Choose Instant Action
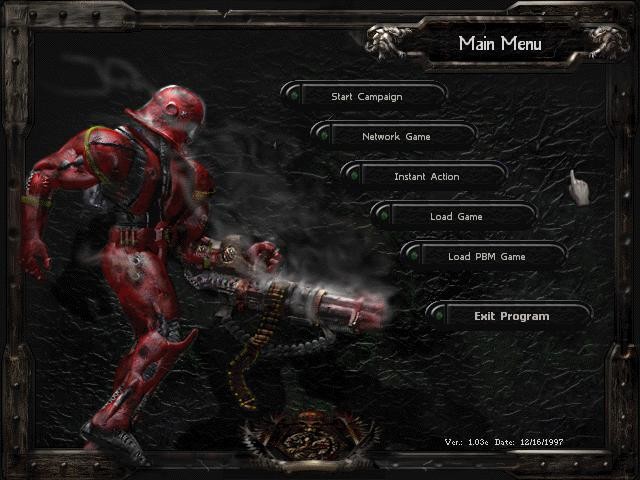Image resolution: width=640 pixels, height=480 pixels. coord(426,176)
